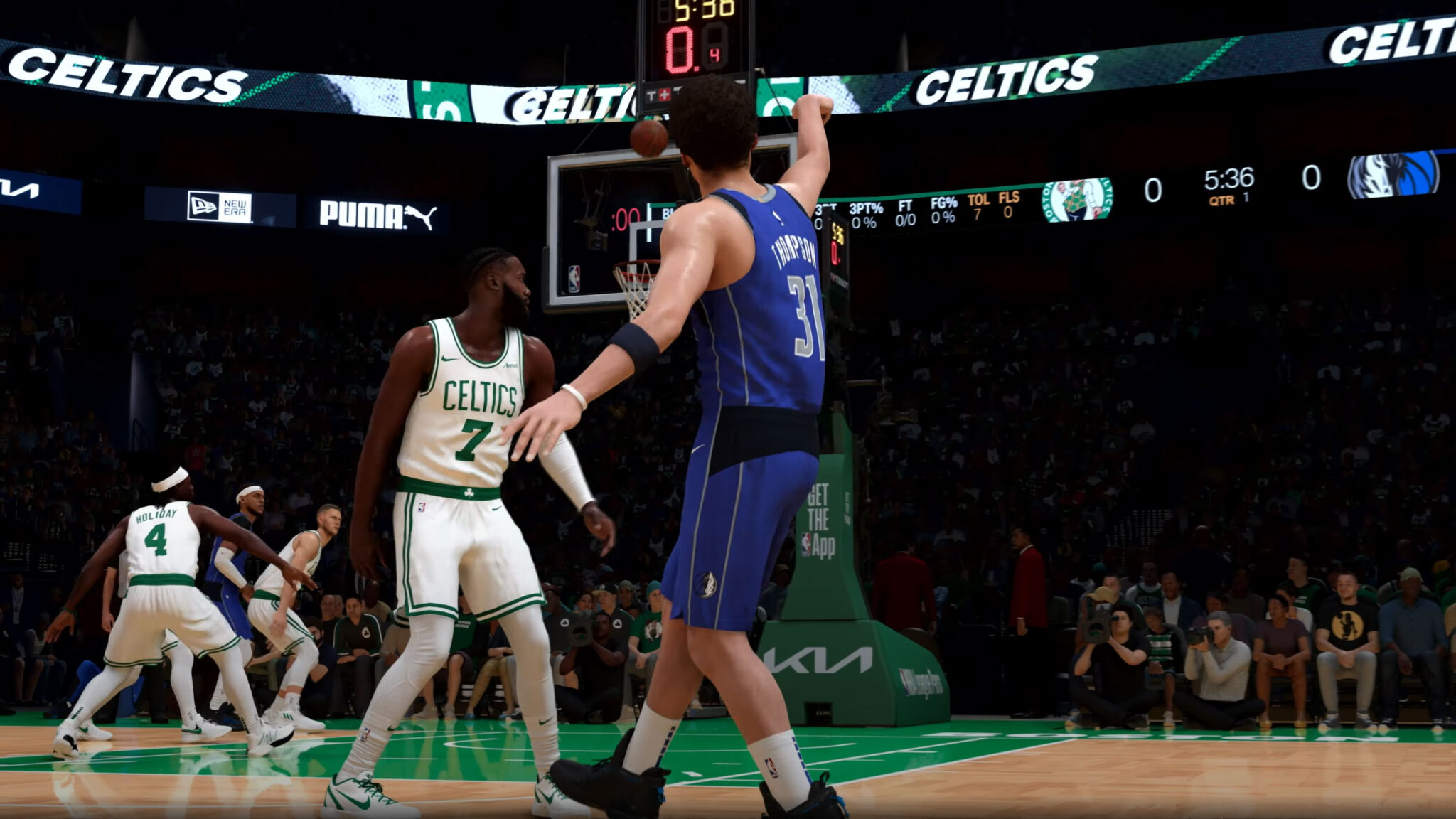Click the Celtics leprechaun logo on the scoreboard
1456x819 pixels.
(1078, 203)
